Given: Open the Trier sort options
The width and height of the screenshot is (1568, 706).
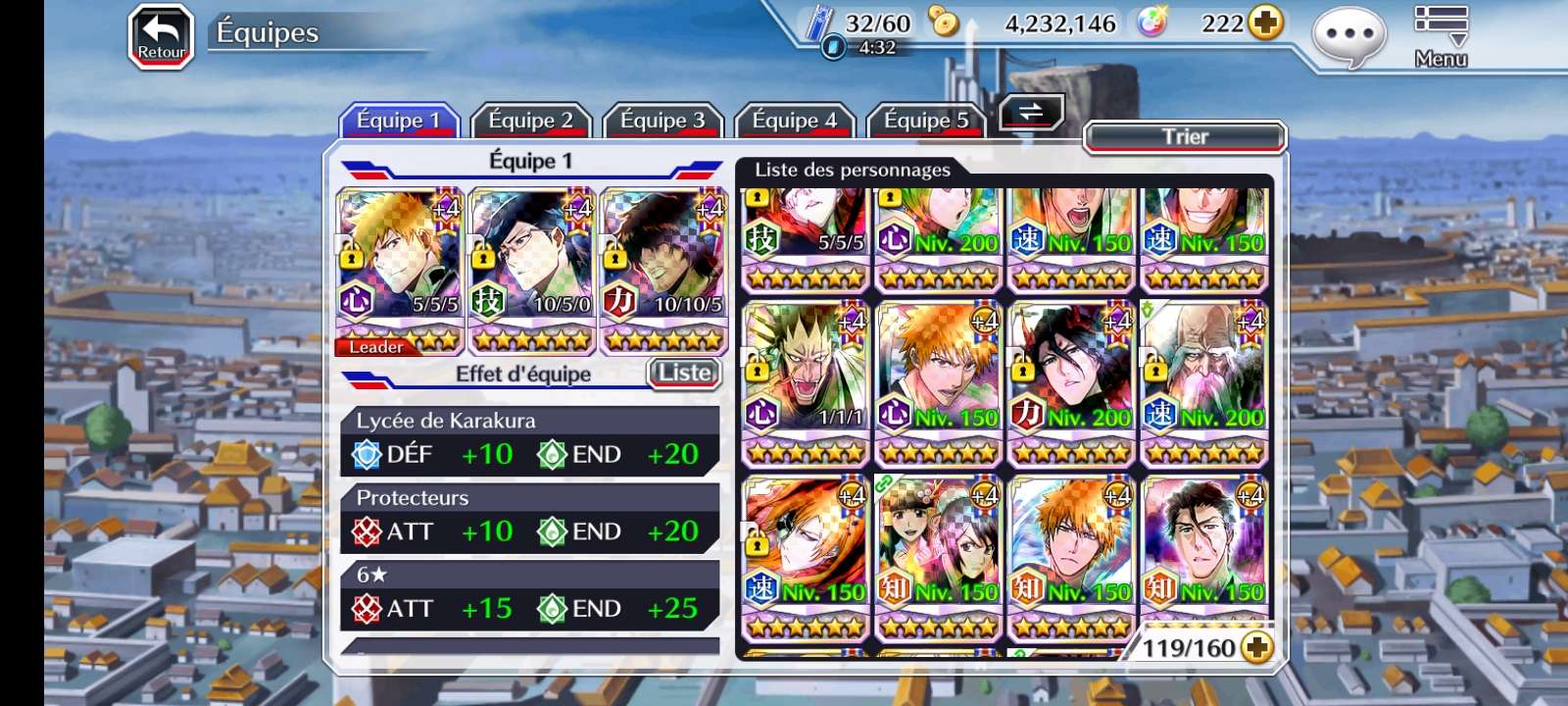Looking at the screenshot, I should point(1185,137).
